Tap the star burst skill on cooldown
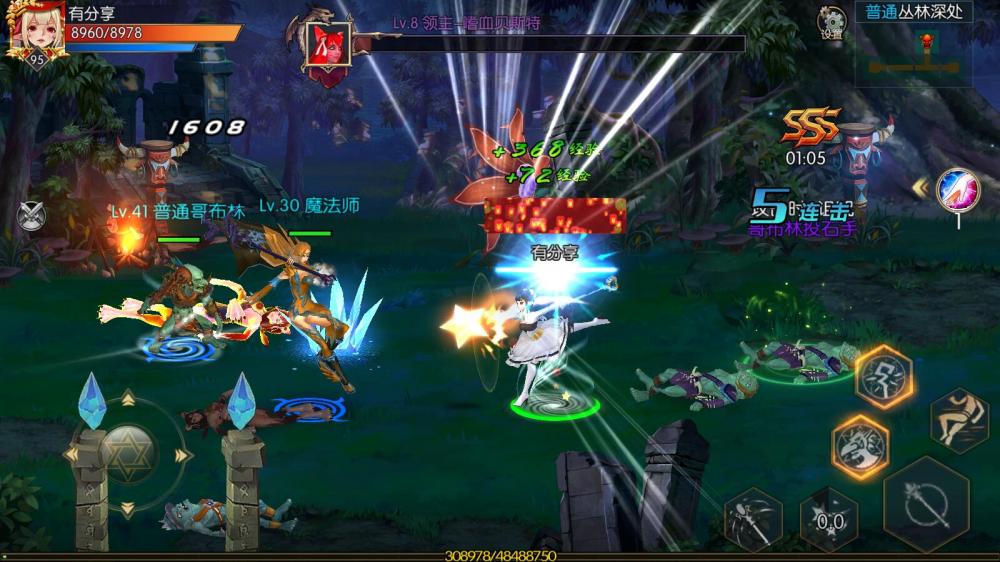This screenshot has height=562, width=1000. (829, 516)
